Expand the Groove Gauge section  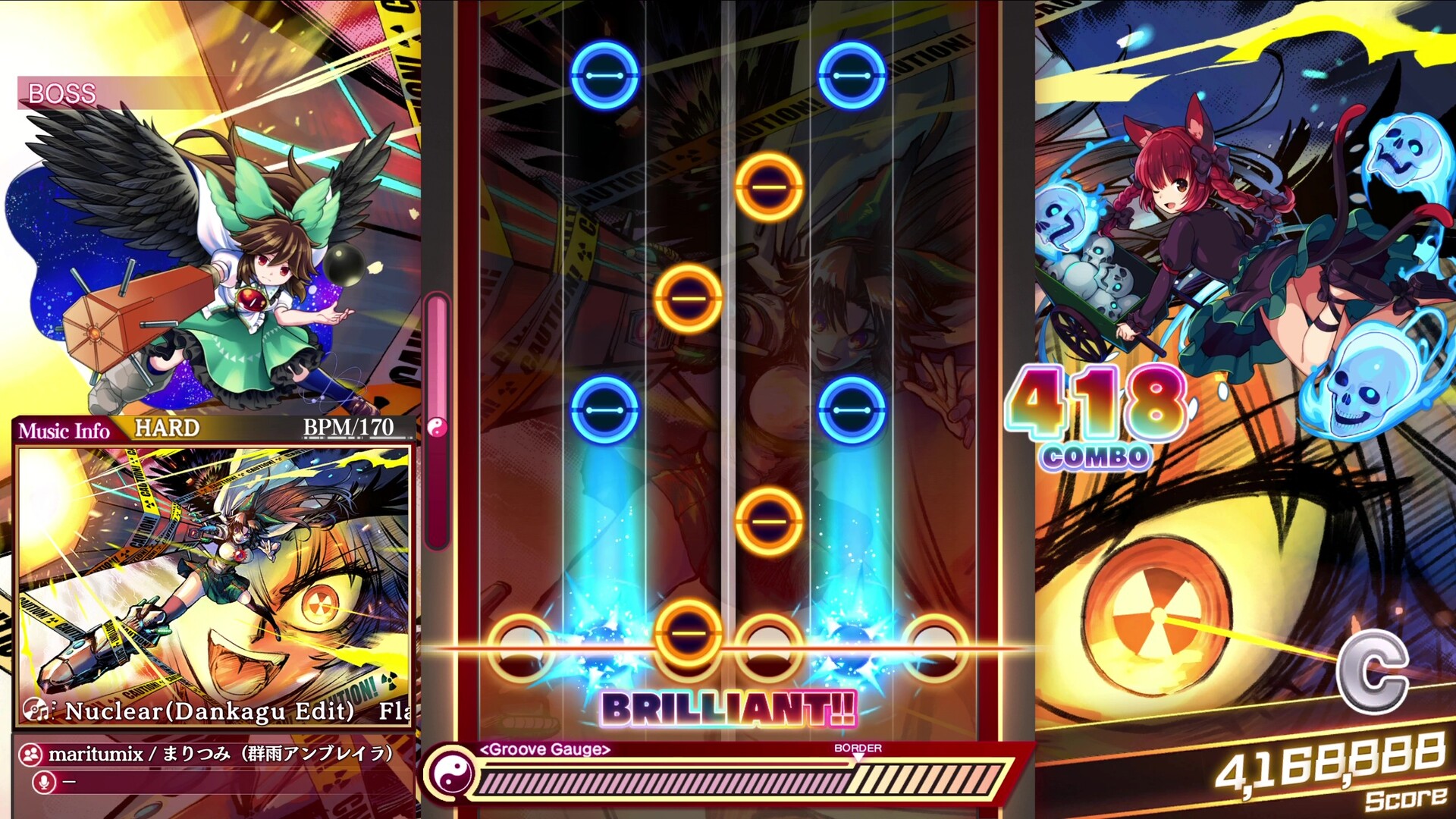(x=544, y=751)
